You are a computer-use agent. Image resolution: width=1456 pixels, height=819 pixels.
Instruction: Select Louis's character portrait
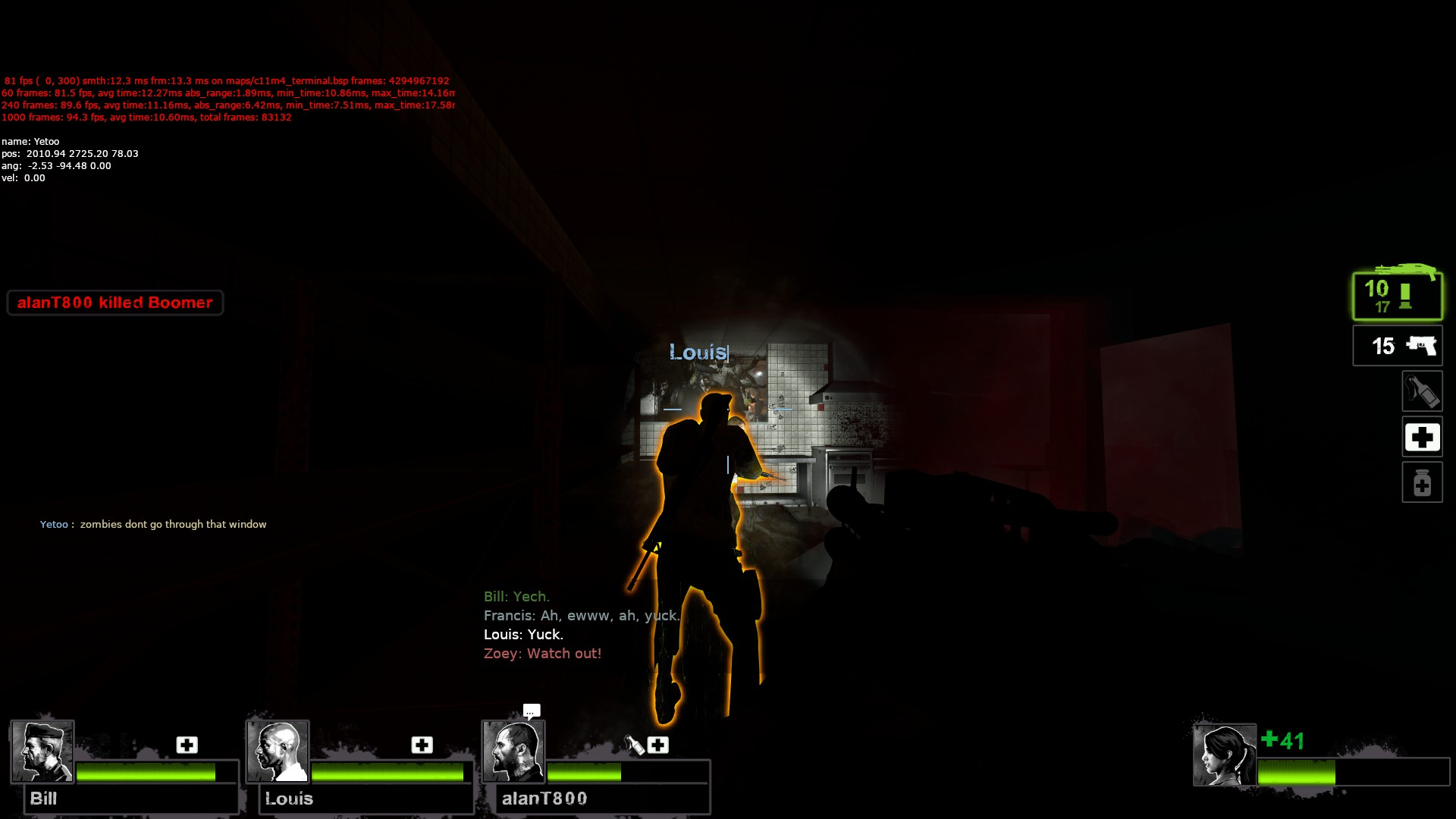pos(278,751)
